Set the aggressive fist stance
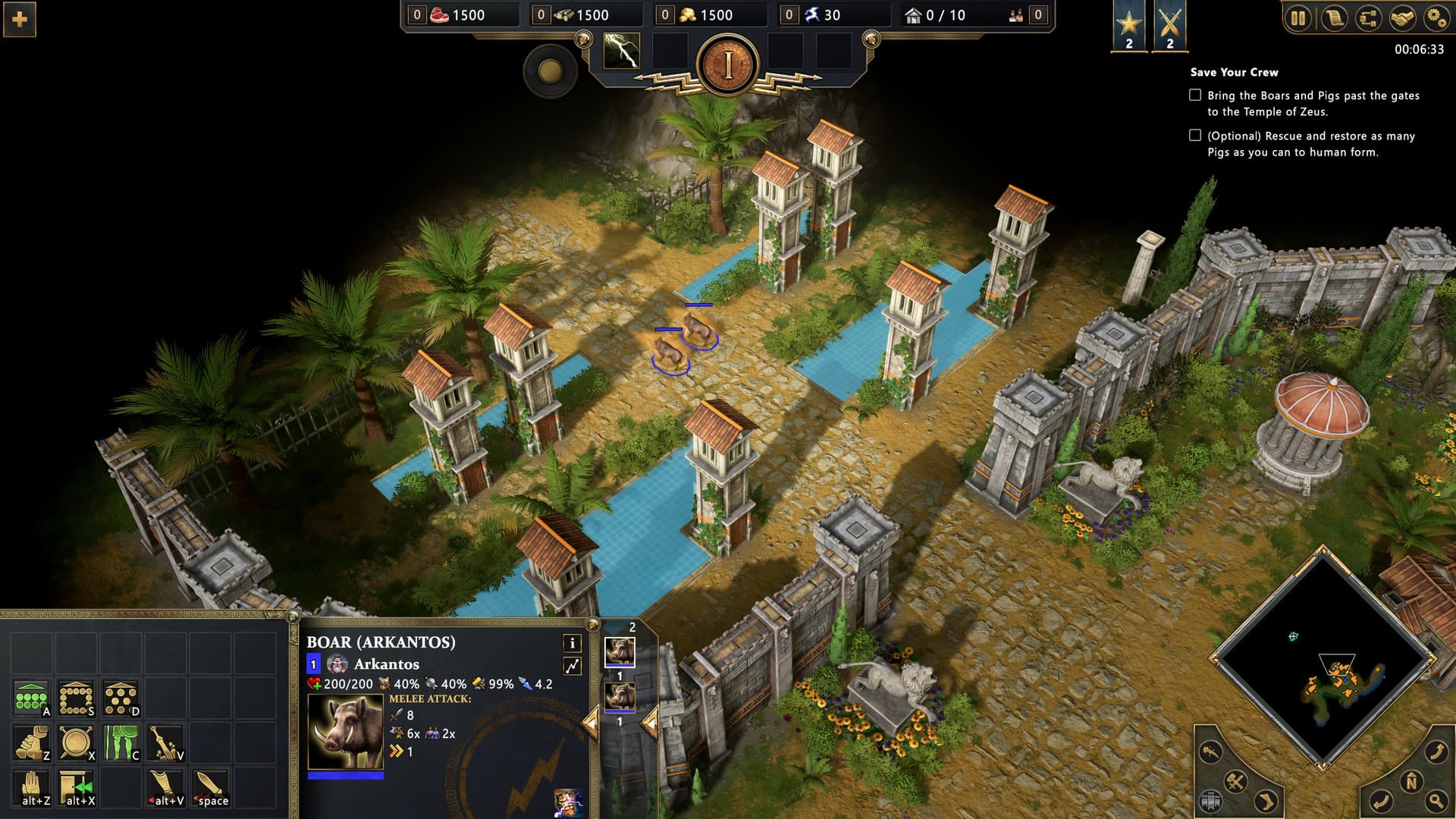This screenshot has width=1456, height=819. click(x=31, y=743)
